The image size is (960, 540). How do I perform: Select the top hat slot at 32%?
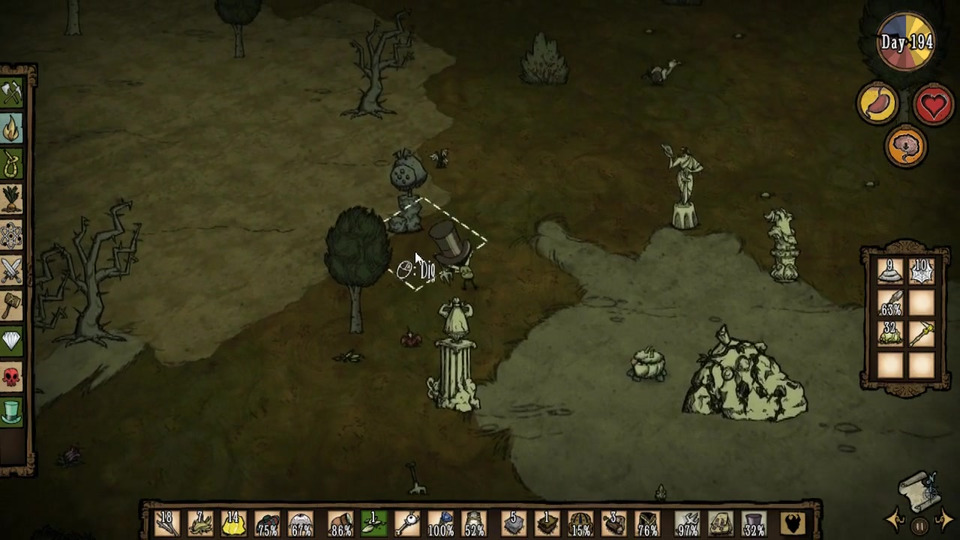pyautogui.click(x=753, y=523)
